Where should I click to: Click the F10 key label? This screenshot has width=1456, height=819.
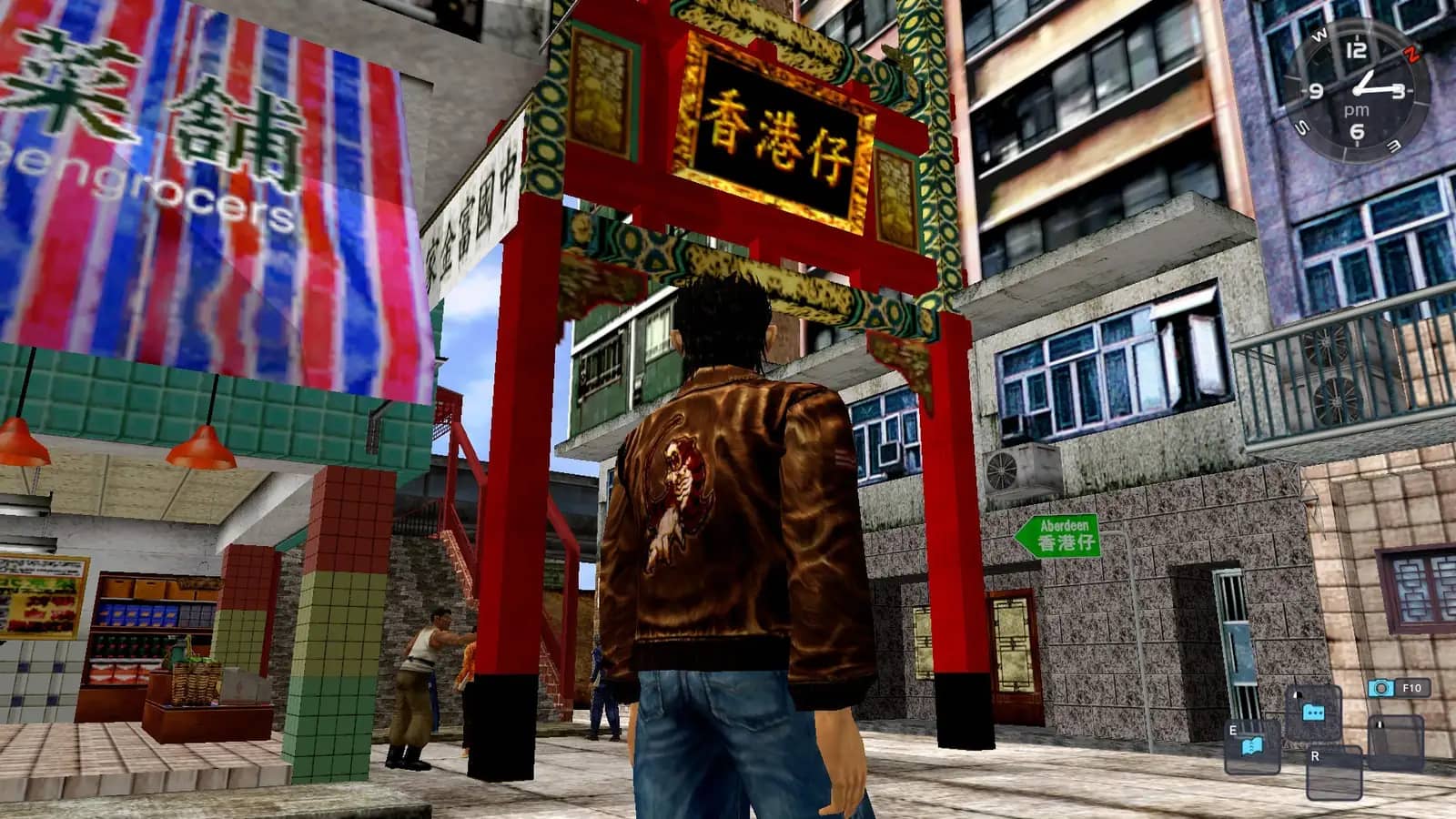tap(1413, 685)
